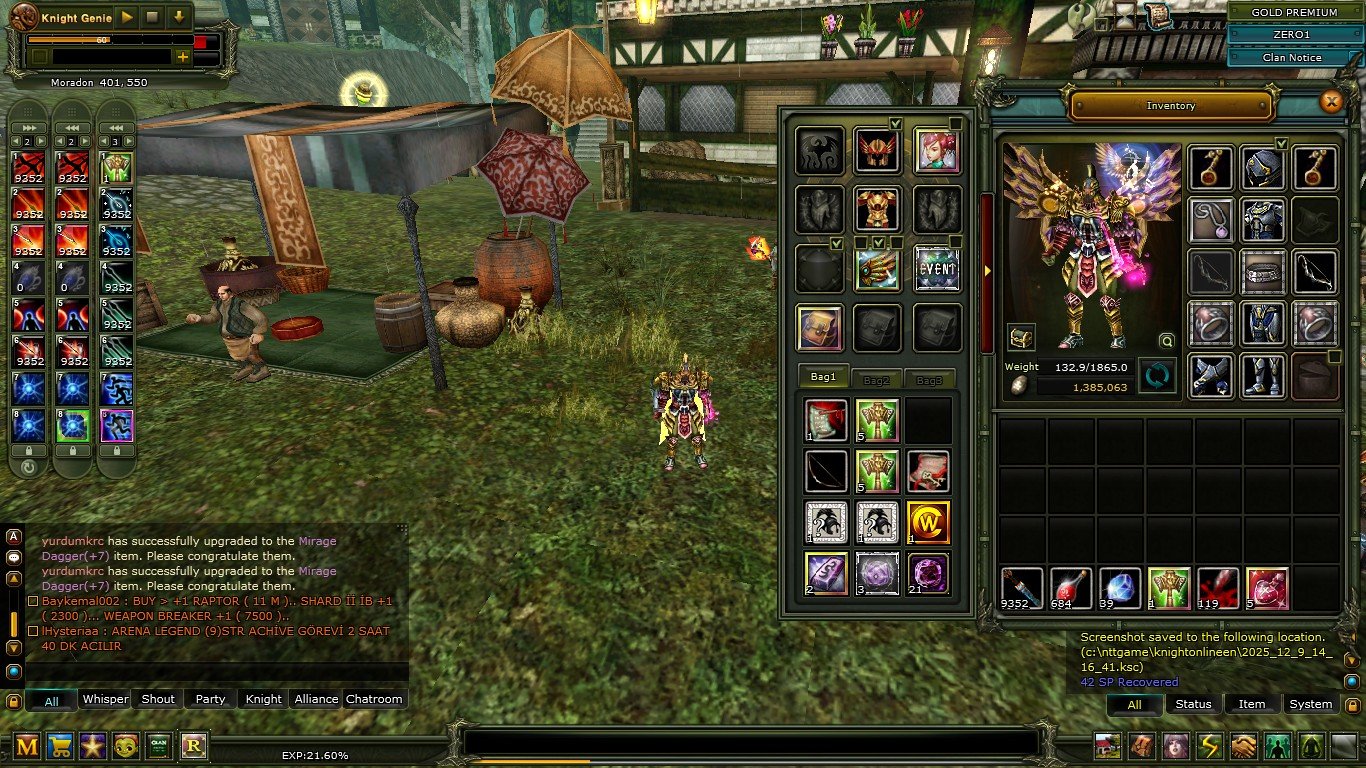Click the inventory refresh arrows button
The width and height of the screenshot is (1366, 768).
pos(1157,377)
